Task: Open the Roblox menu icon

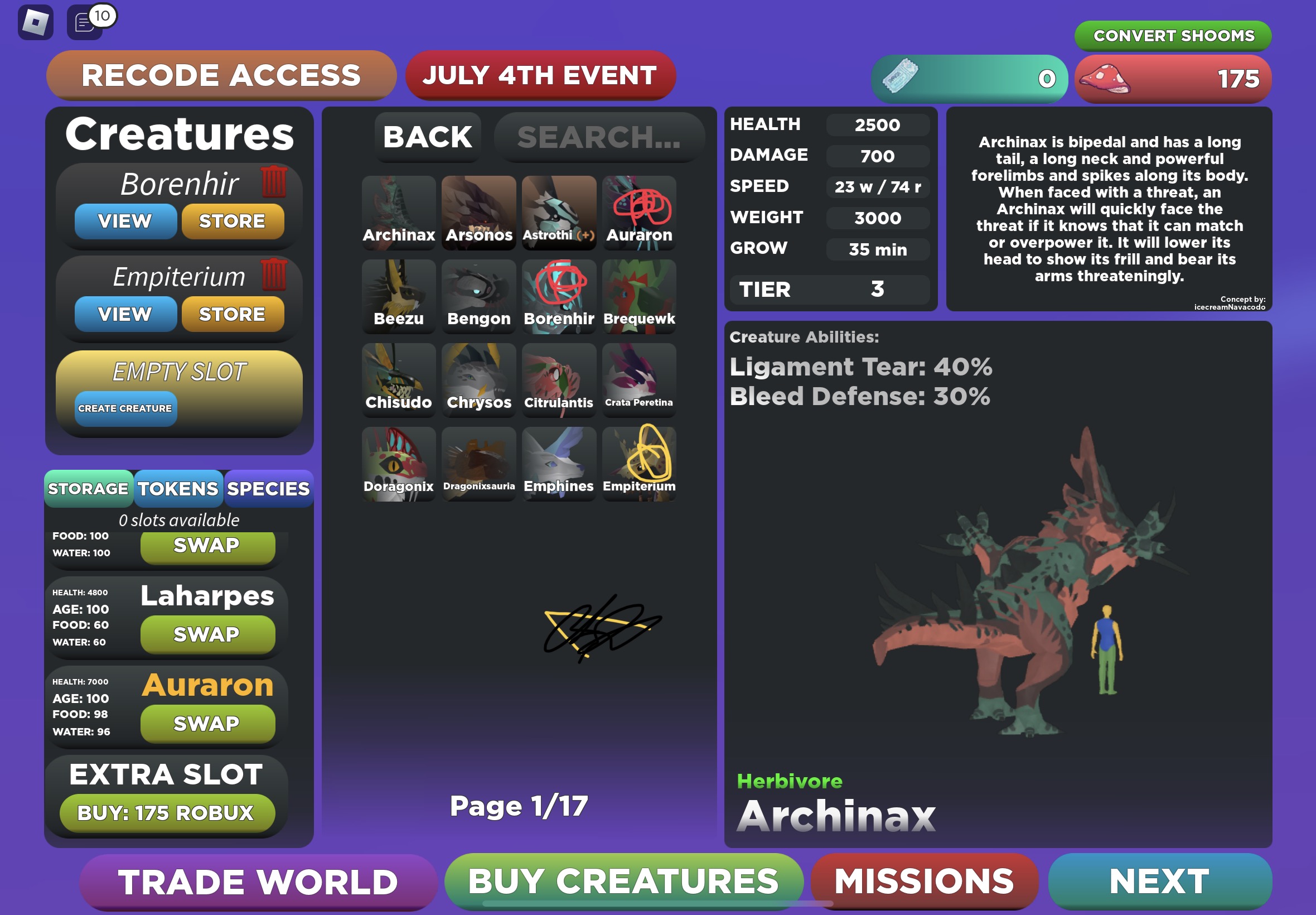Action: [x=36, y=23]
